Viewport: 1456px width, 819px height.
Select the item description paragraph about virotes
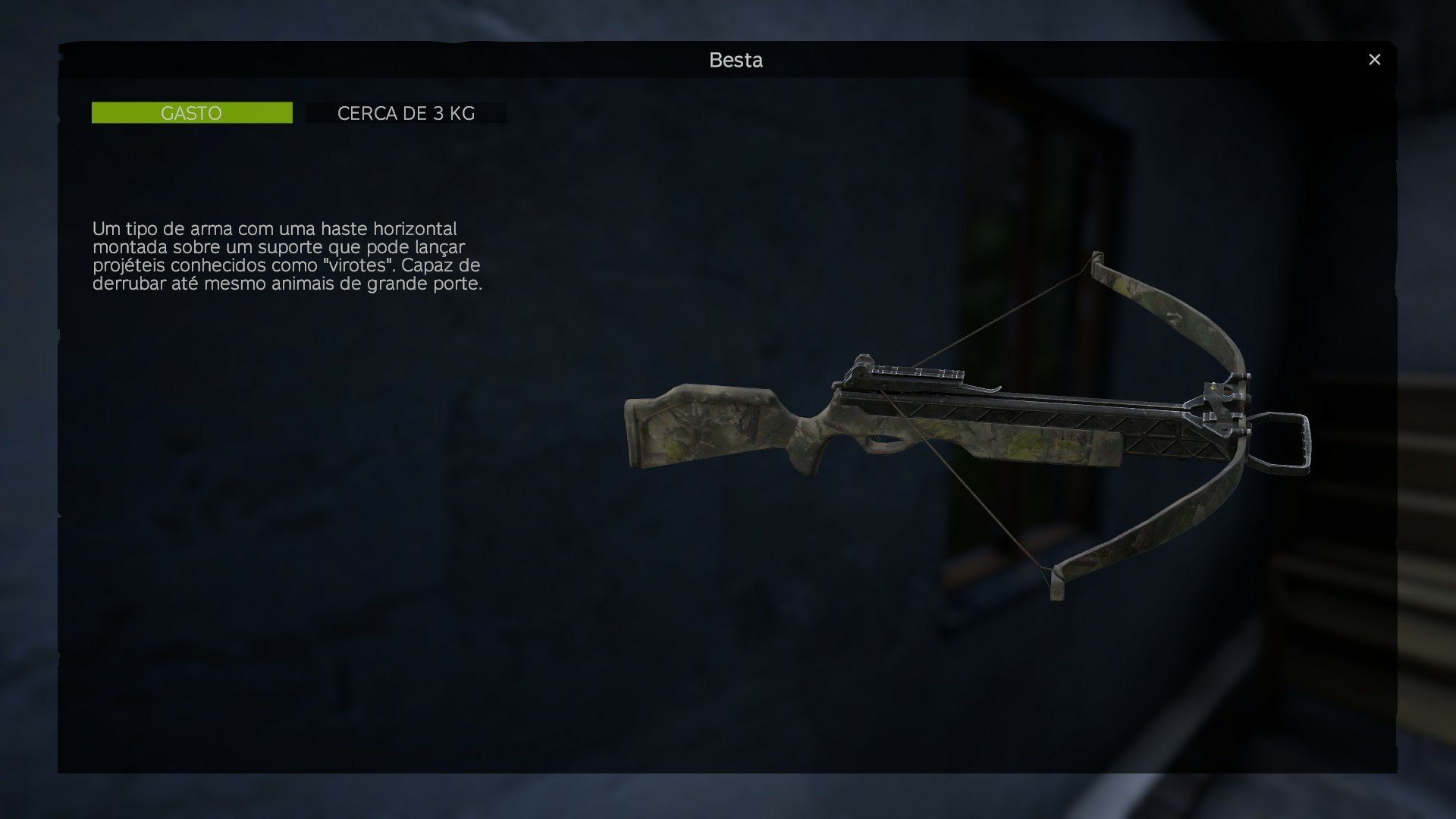[x=288, y=258]
